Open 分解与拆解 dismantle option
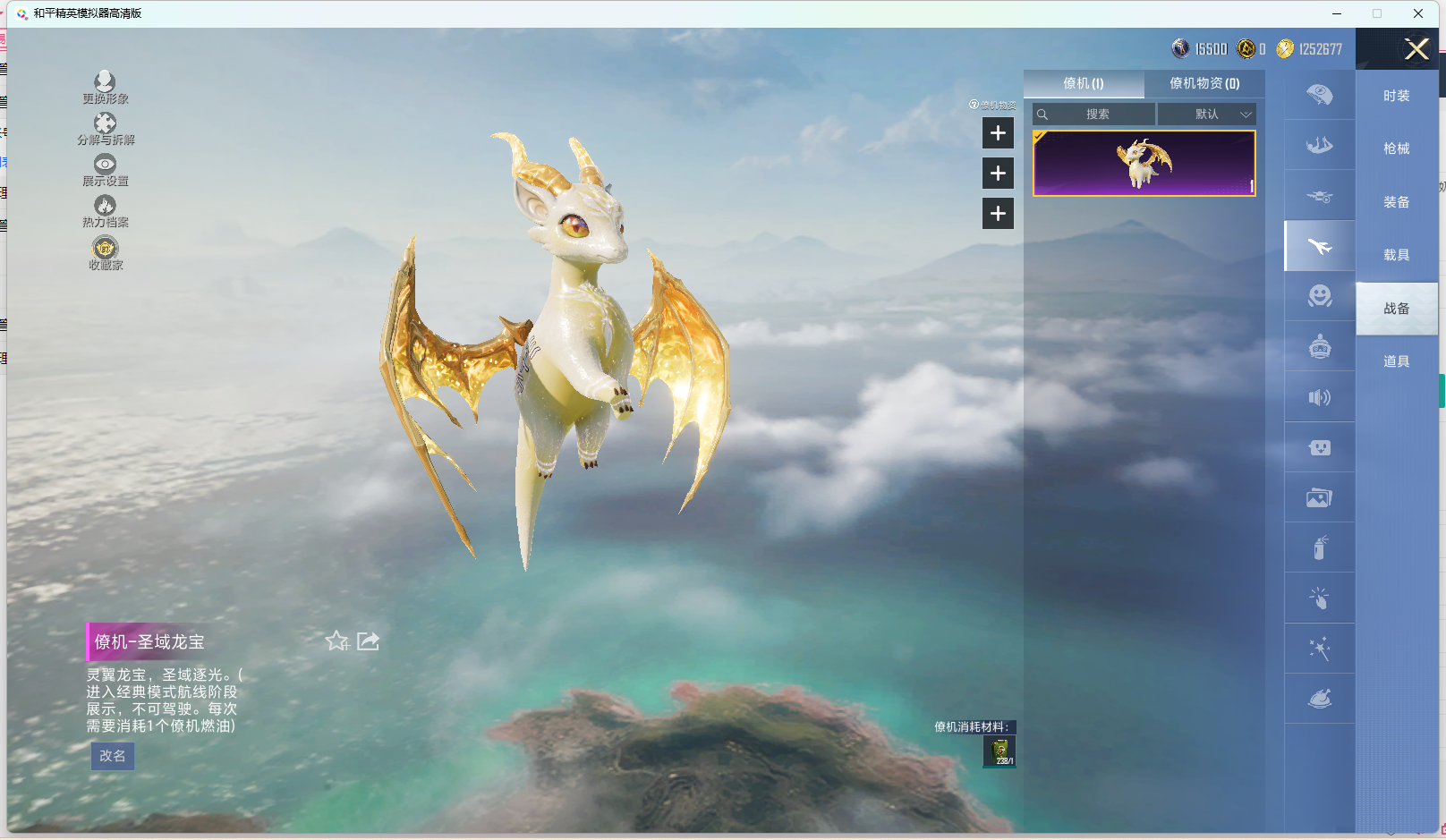Image resolution: width=1446 pixels, height=840 pixels. (106, 129)
